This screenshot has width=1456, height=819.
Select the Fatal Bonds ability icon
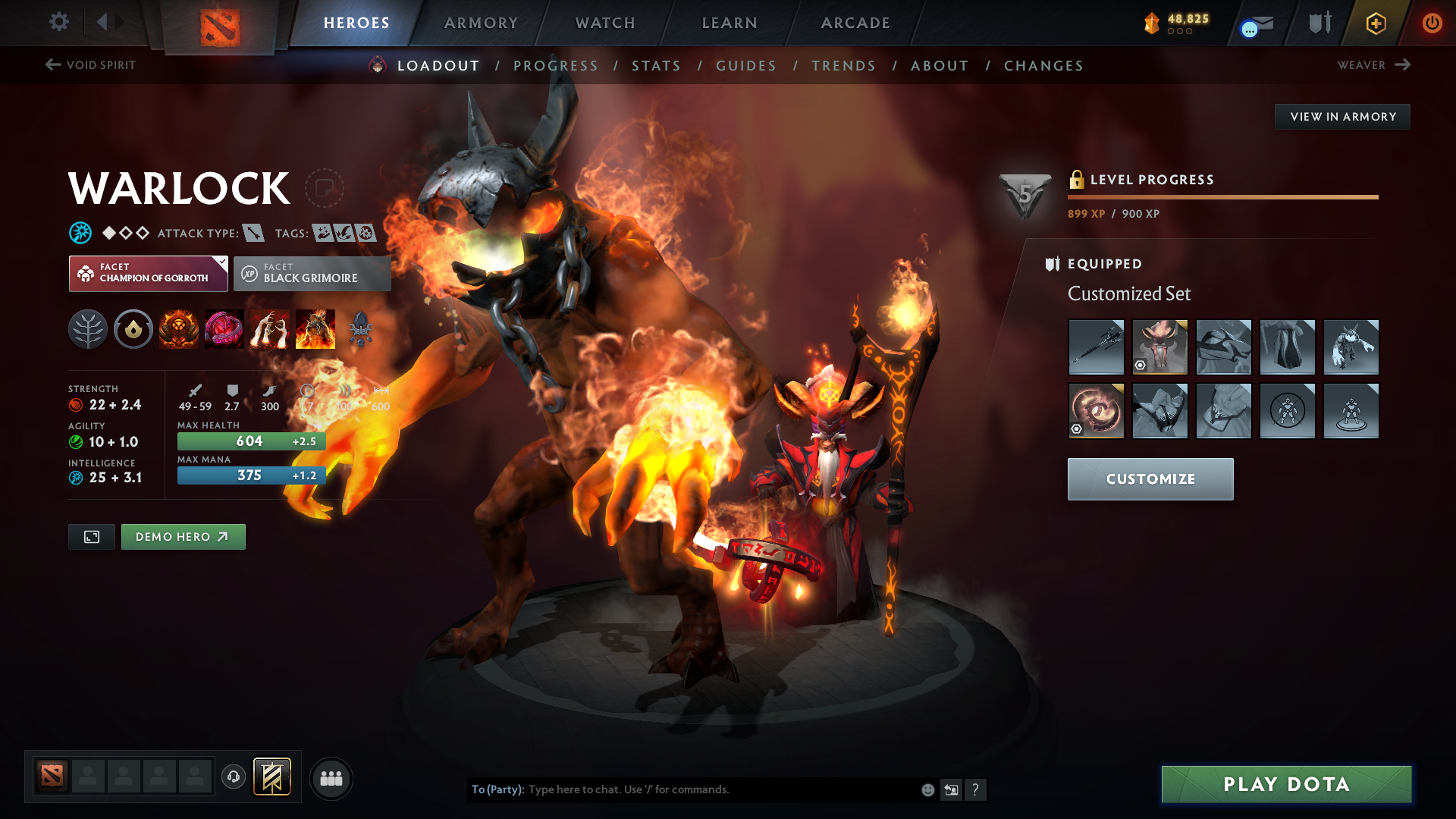[179, 328]
